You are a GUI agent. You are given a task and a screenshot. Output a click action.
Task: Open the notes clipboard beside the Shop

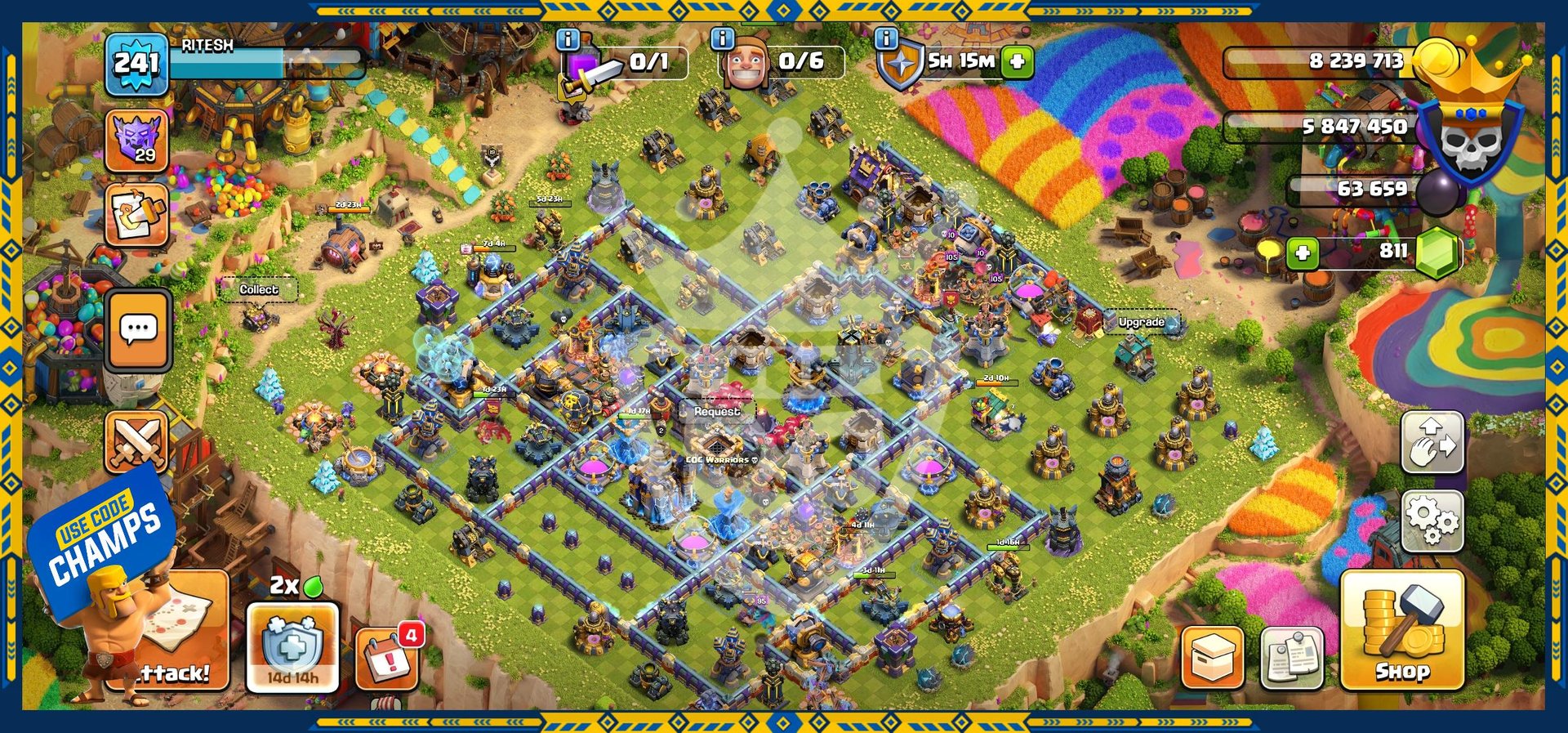click(1291, 658)
